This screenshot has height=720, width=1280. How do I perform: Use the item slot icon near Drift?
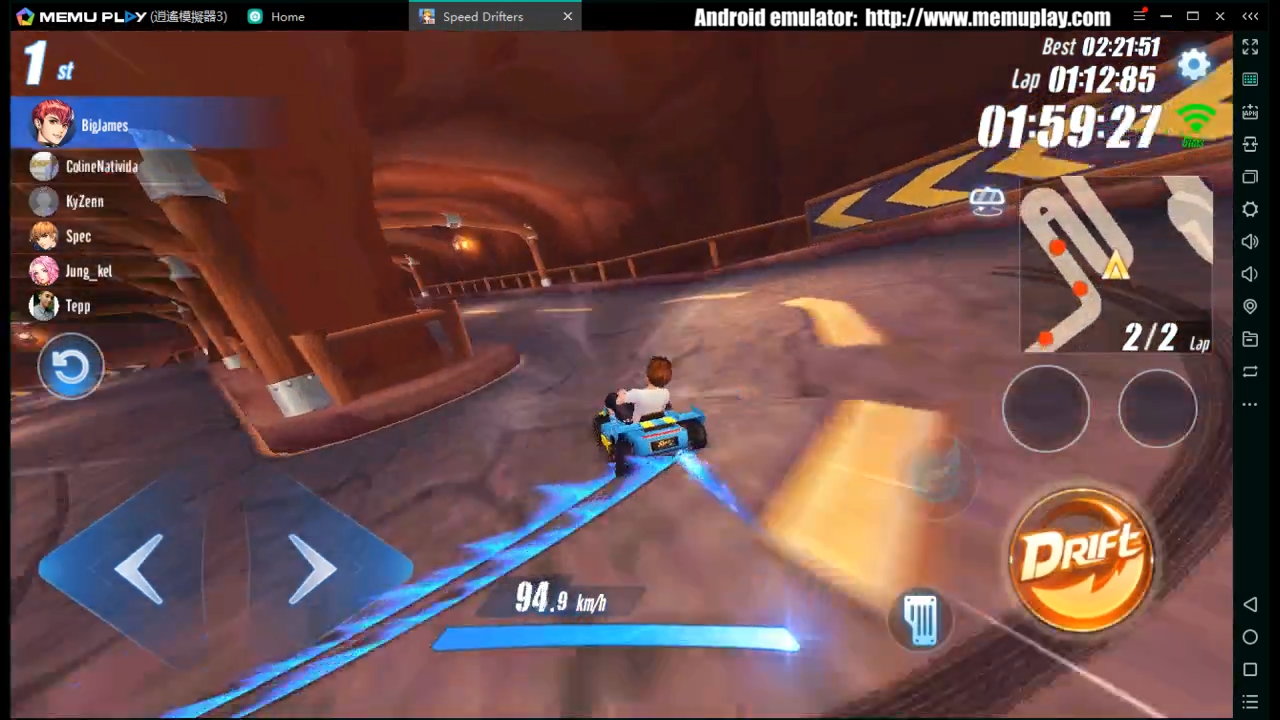(x=920, y=617)
